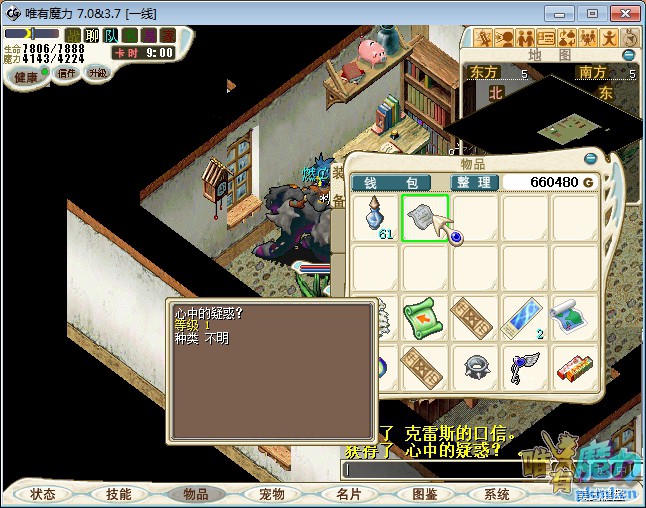The image size is (646, 508).
Task: Close the 物品 inventory window
Action: coord(591,157)
